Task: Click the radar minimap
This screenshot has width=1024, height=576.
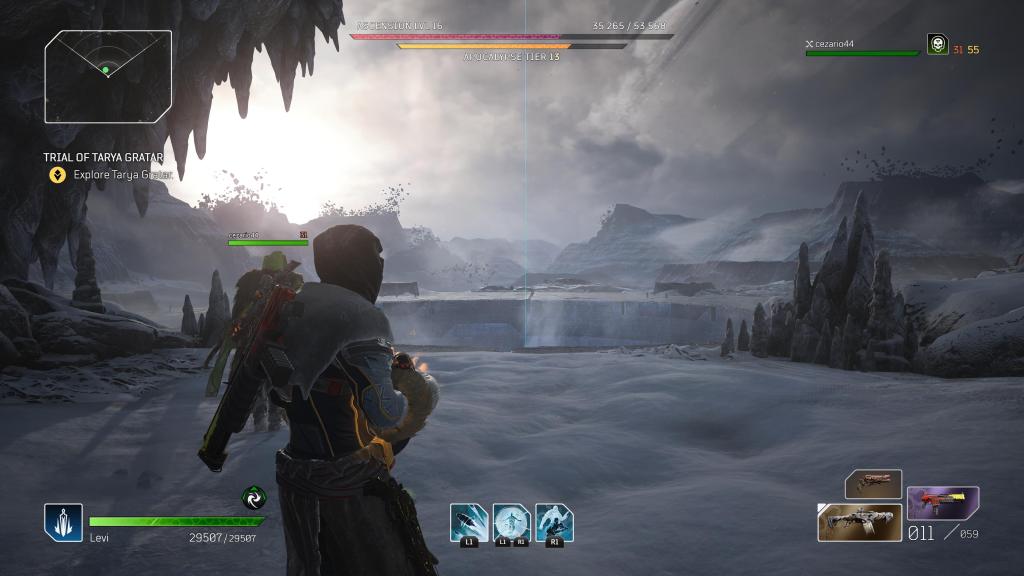Action: 108,76
